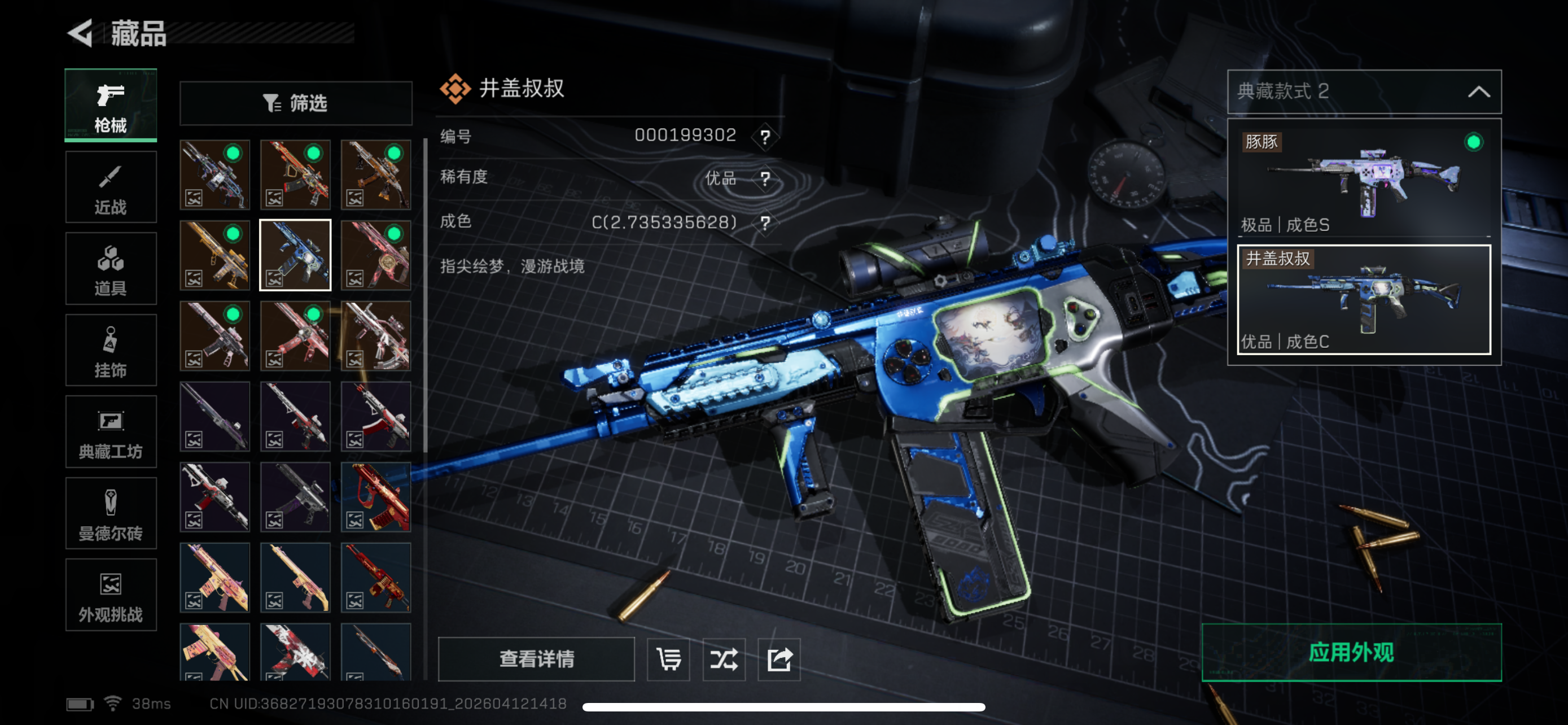Select the 井盖叔叔 skin variant card
Image resolution: width=1568 pixels, height=725 pixels.
click(x=1364, y=299)
